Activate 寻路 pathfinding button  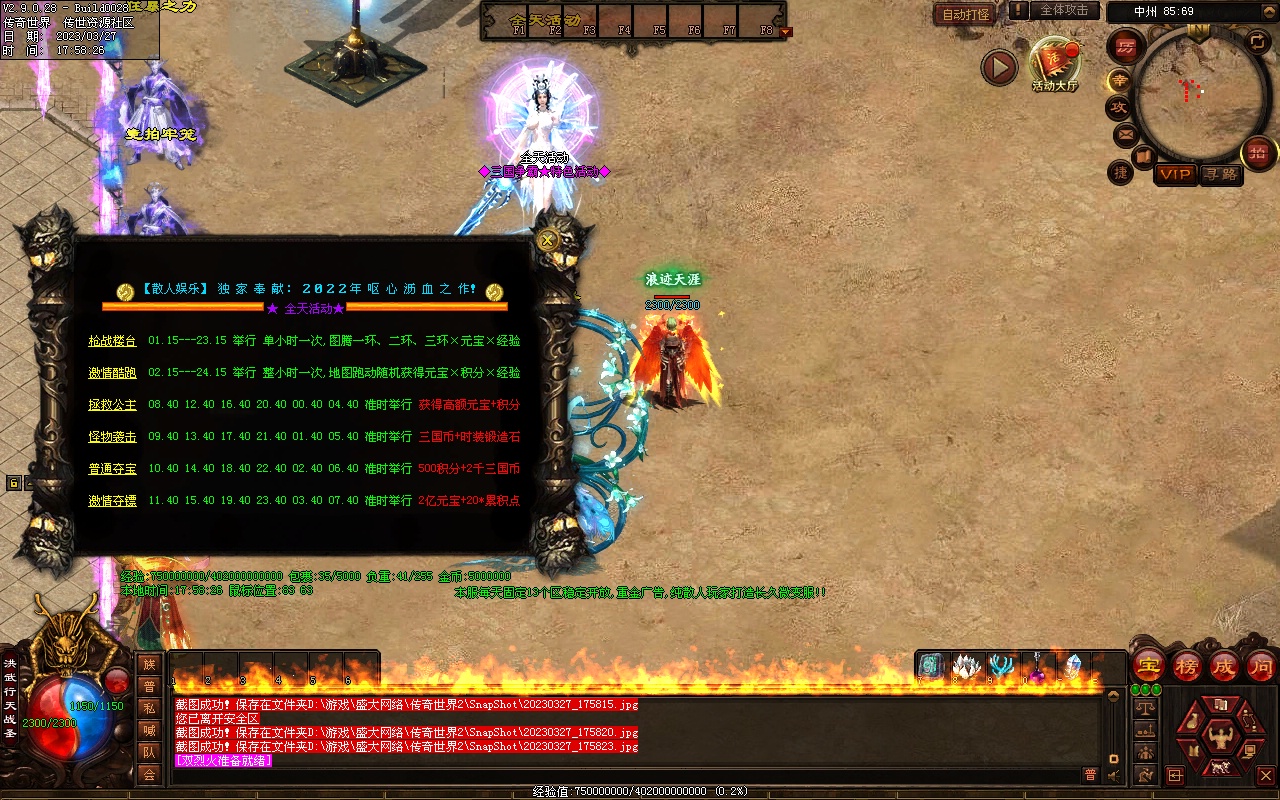click(x=1220, y=174)
